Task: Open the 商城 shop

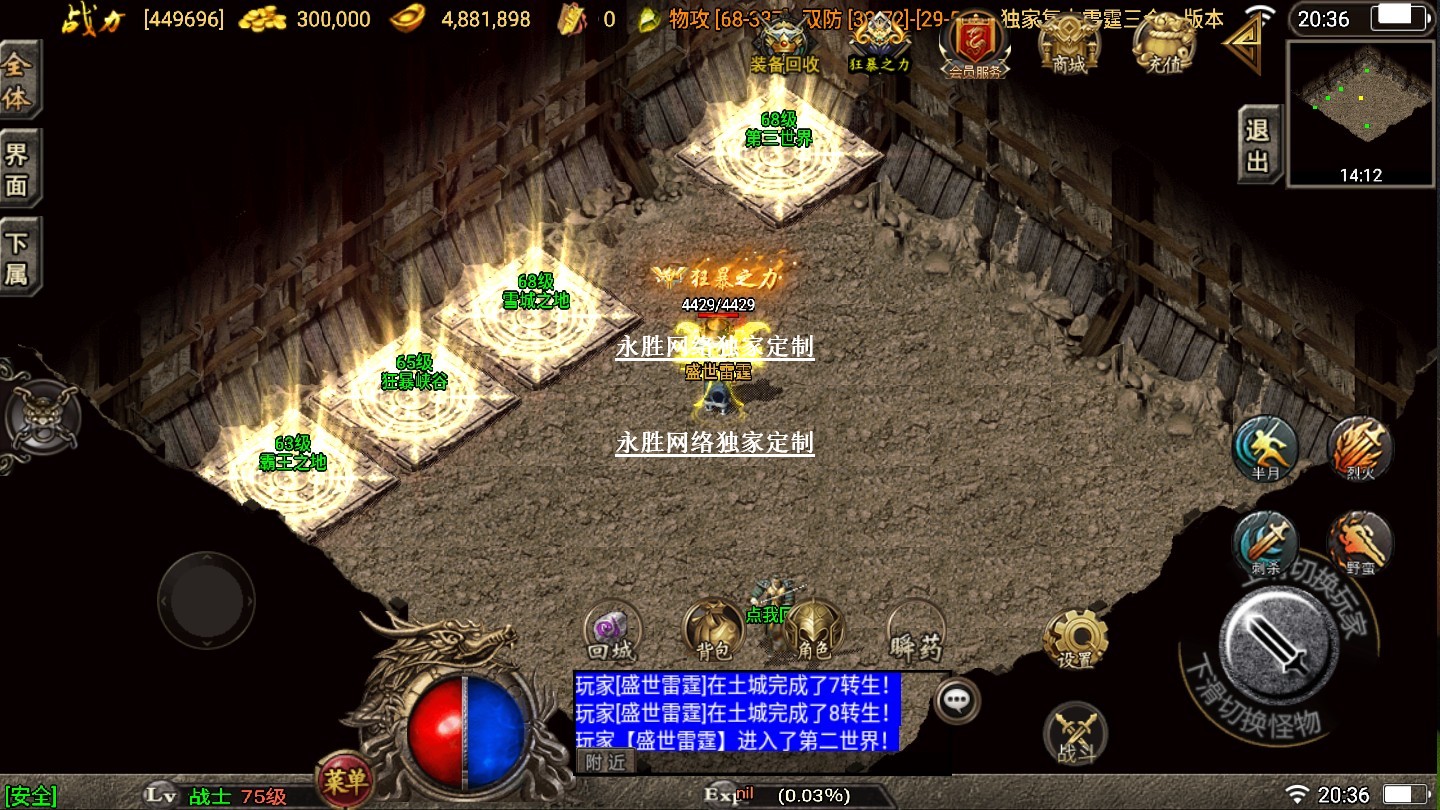Action: (x=1068, y=45)
